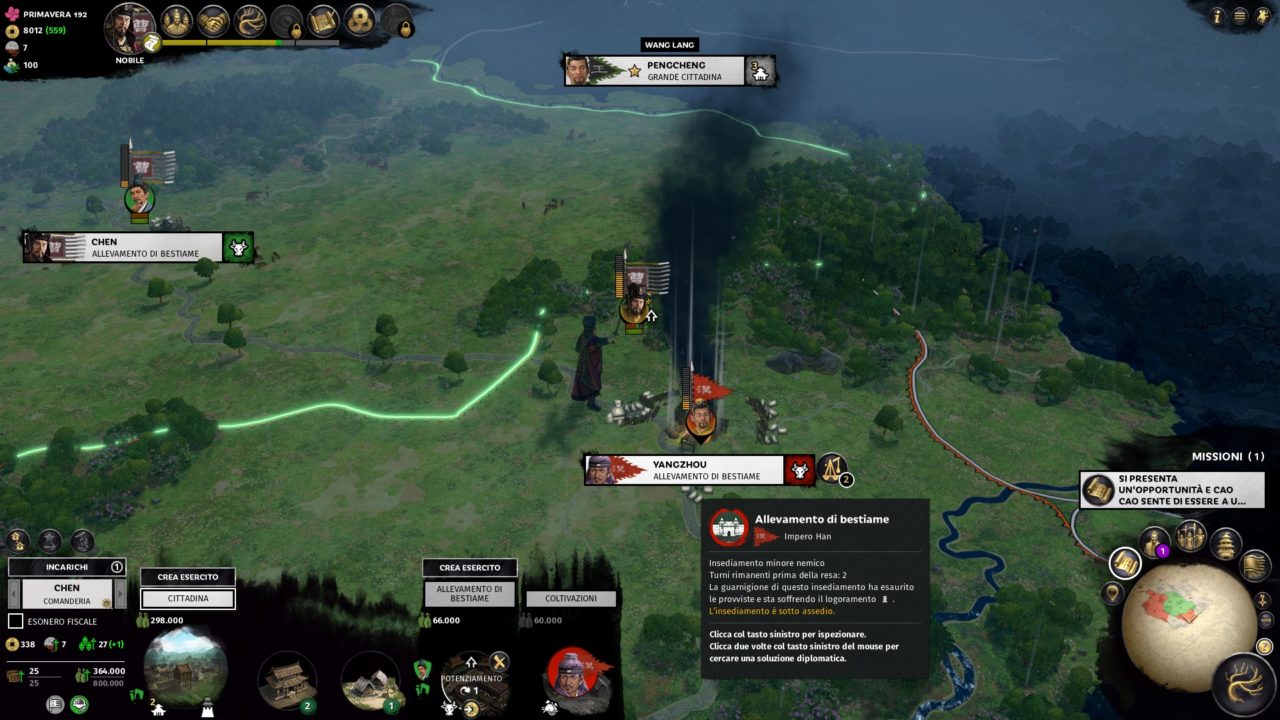The width and height of the screenshot is (1280, 720).
Task: End the turn with the golden tree button
Action: 1244,684
